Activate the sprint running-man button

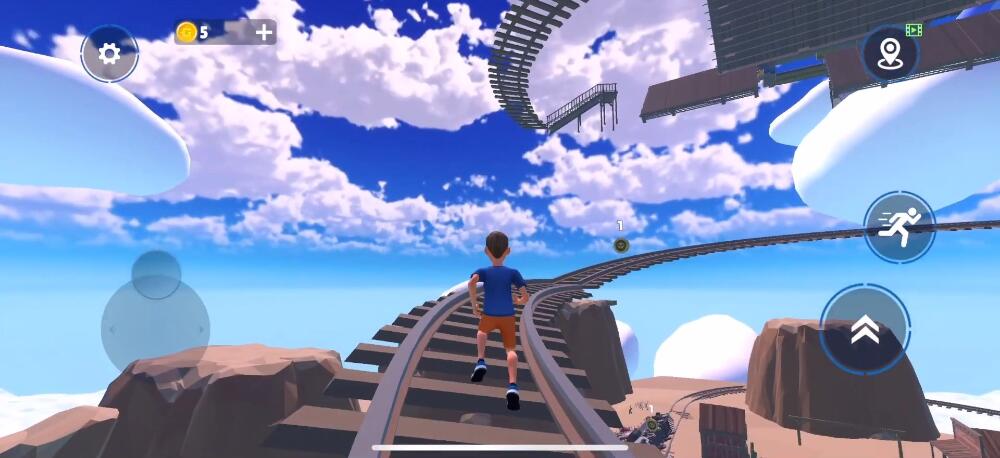pos(899,227)
